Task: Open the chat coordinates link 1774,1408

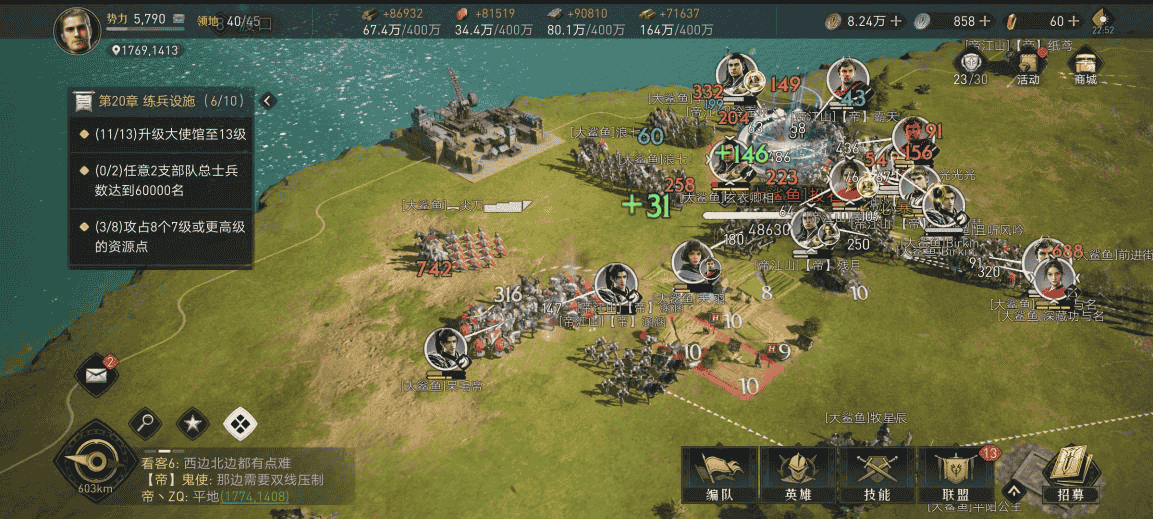Action: (254, 496)
